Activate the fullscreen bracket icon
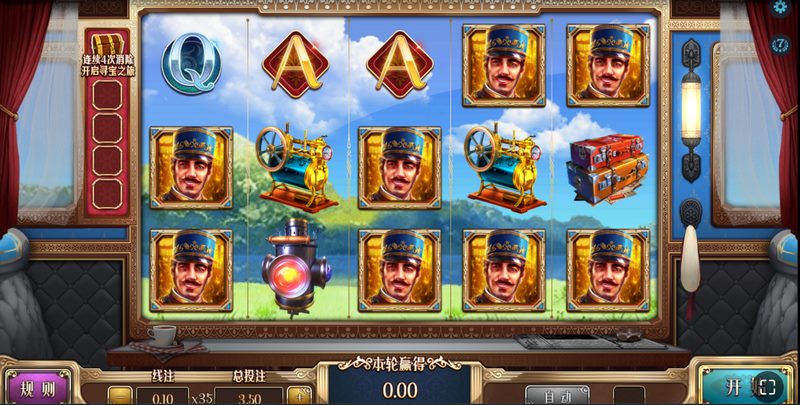 tap(768, 388)
